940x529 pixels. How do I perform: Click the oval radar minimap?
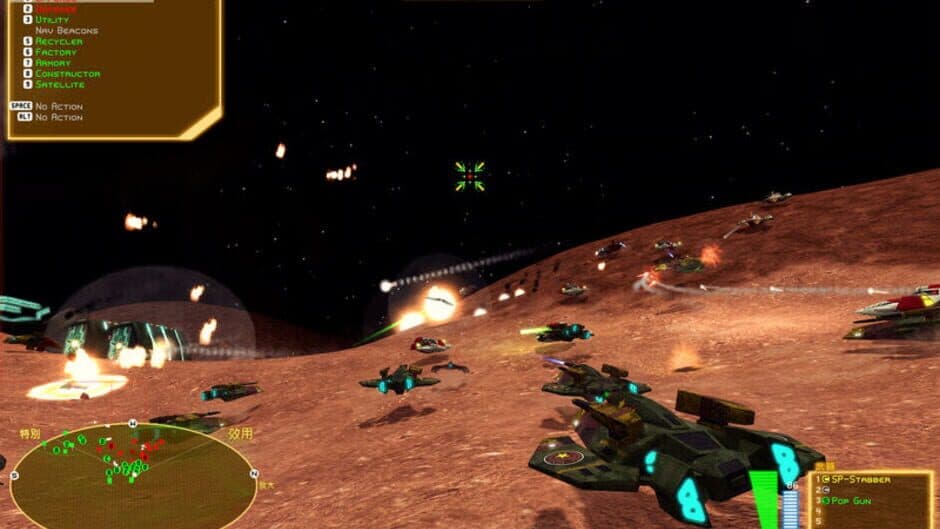[x=132, y=475]
